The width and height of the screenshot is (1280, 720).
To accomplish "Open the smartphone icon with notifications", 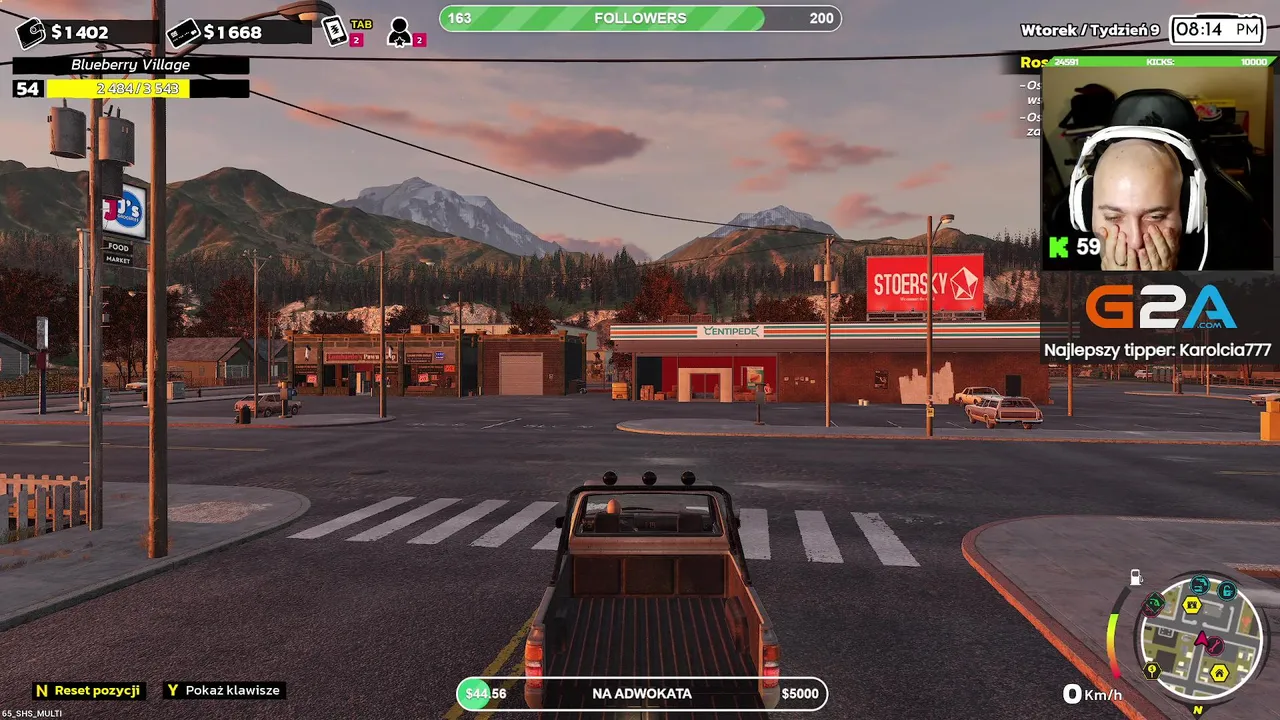I will point(335,31).
